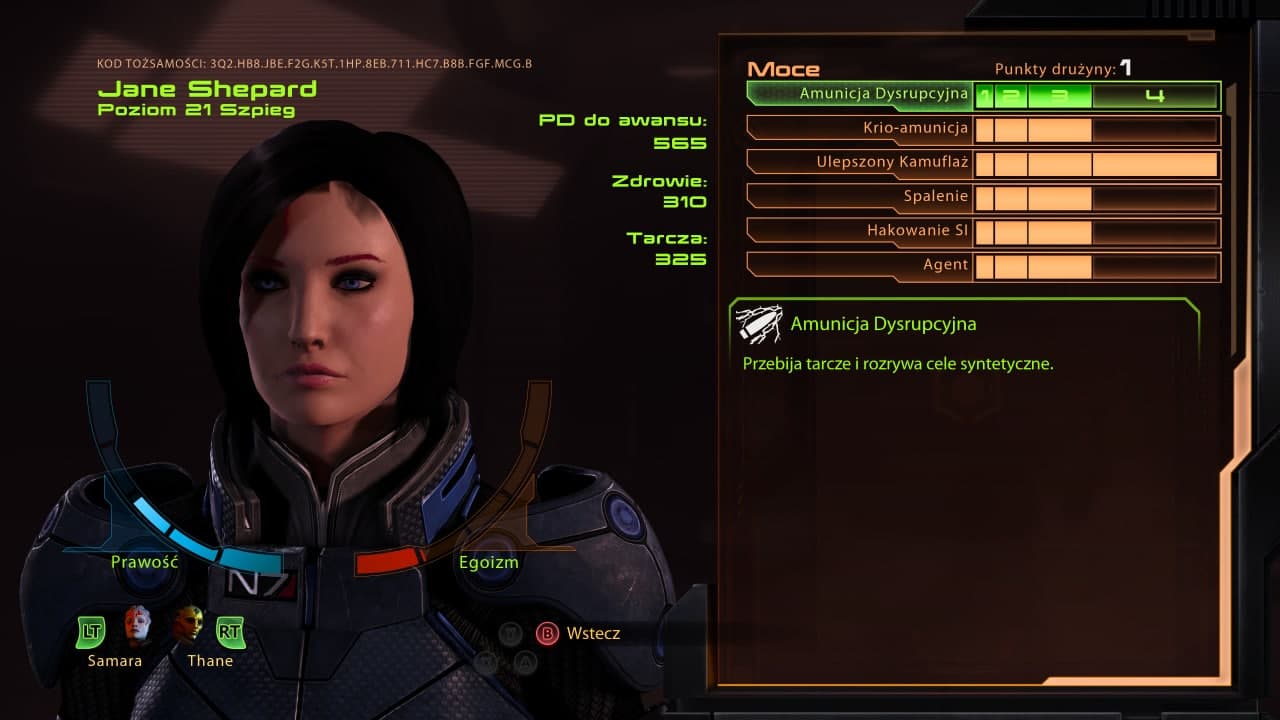Select rank 4 of Amunicja Dysrupcyjna
Viewport: 1280px width, 720px height.
(x=1157, y=95)
